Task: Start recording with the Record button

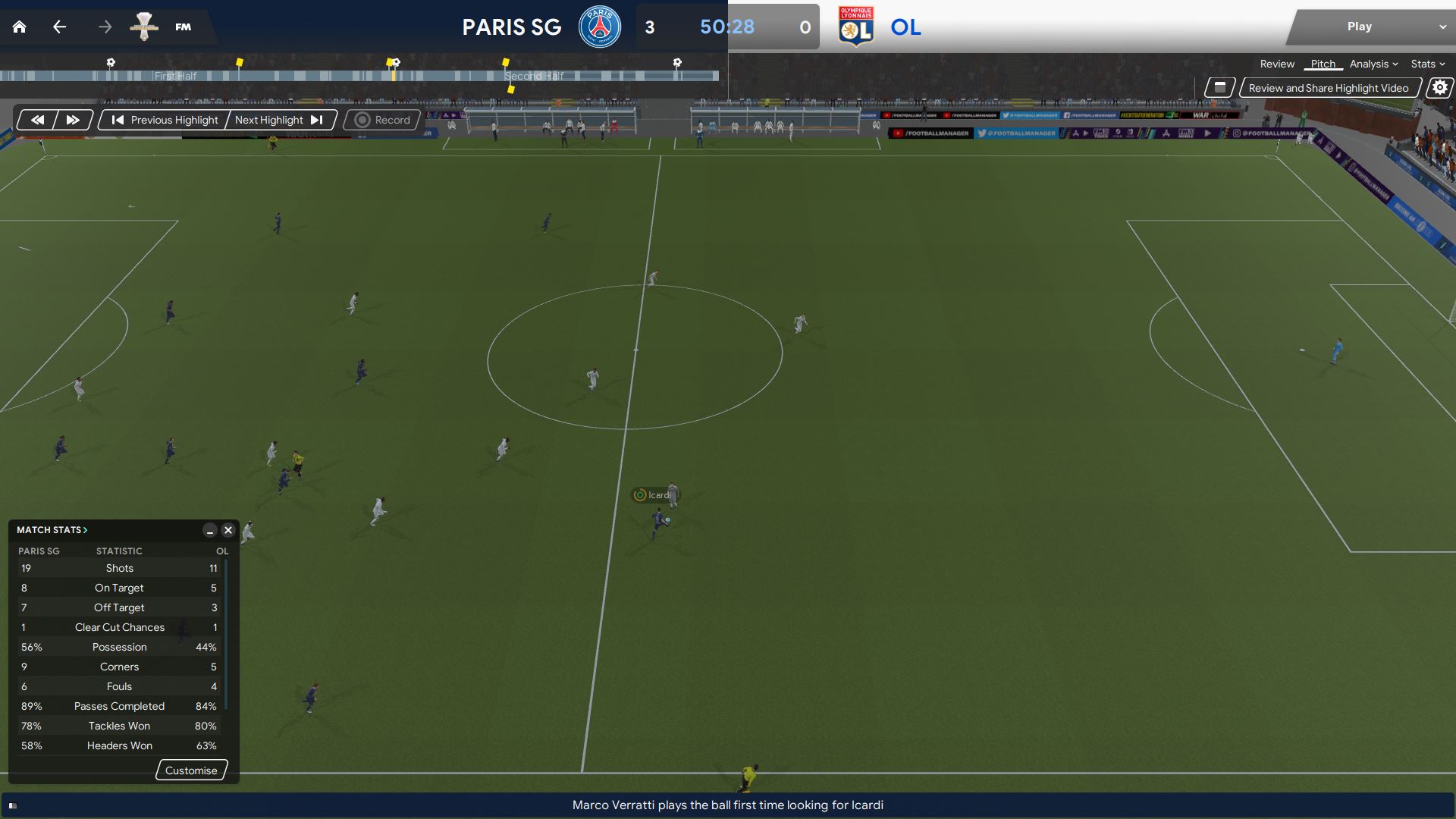Action: (383, 120)
